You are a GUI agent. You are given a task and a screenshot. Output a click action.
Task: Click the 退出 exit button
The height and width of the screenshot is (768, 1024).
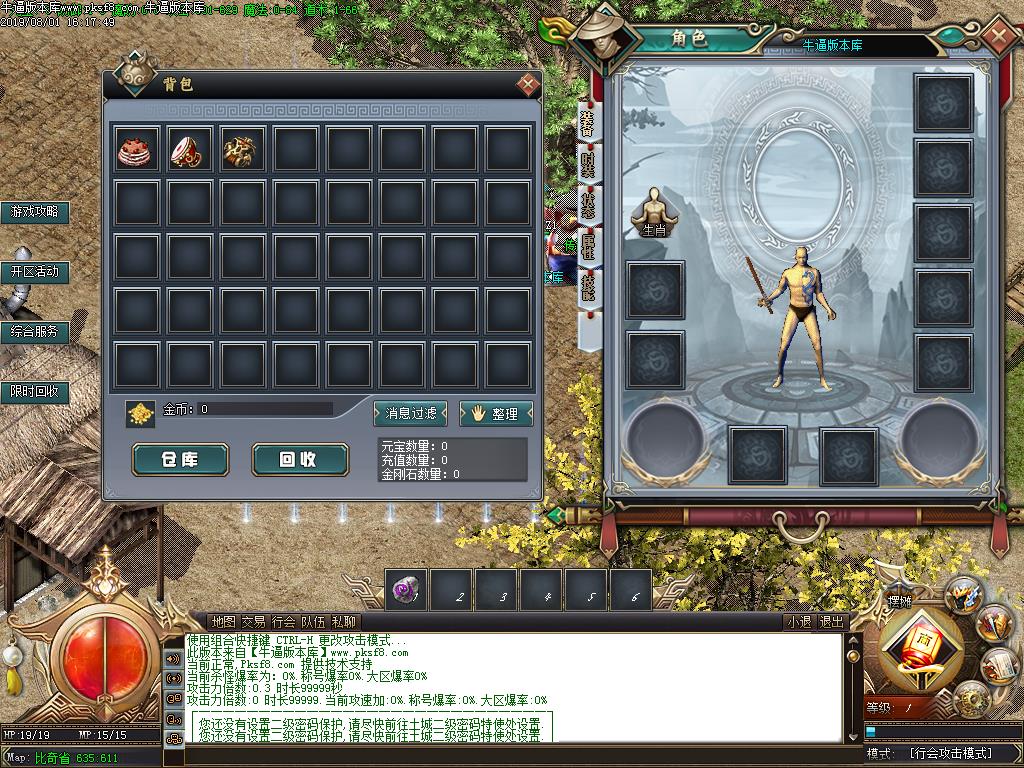pyautogui.click(x=832, y=621)
